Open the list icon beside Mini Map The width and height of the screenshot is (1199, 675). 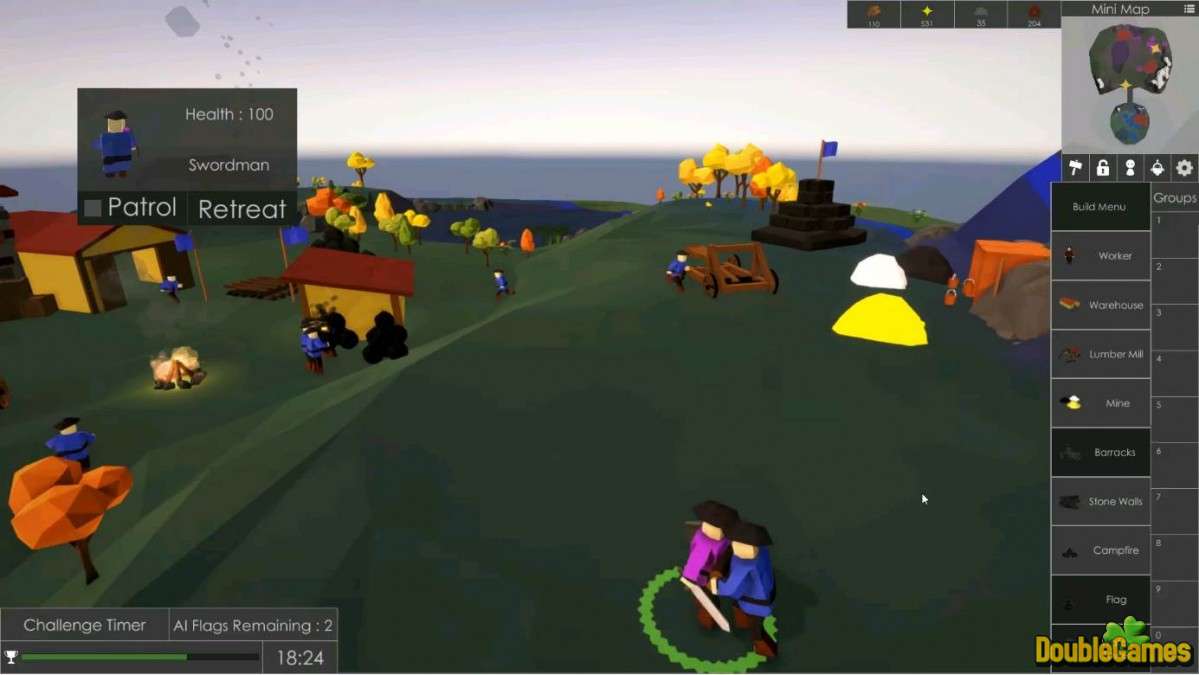(x=1188, y=9)
